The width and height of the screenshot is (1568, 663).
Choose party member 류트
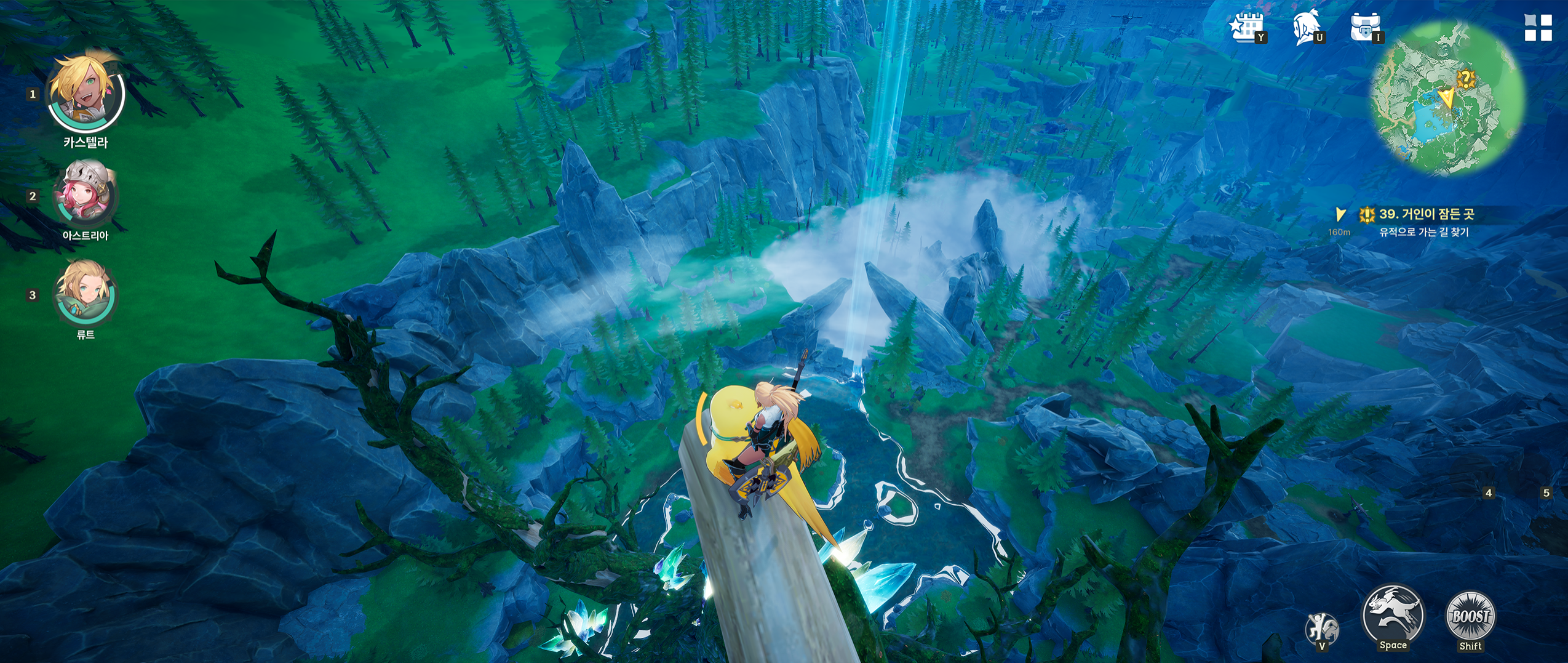point(85,292)
